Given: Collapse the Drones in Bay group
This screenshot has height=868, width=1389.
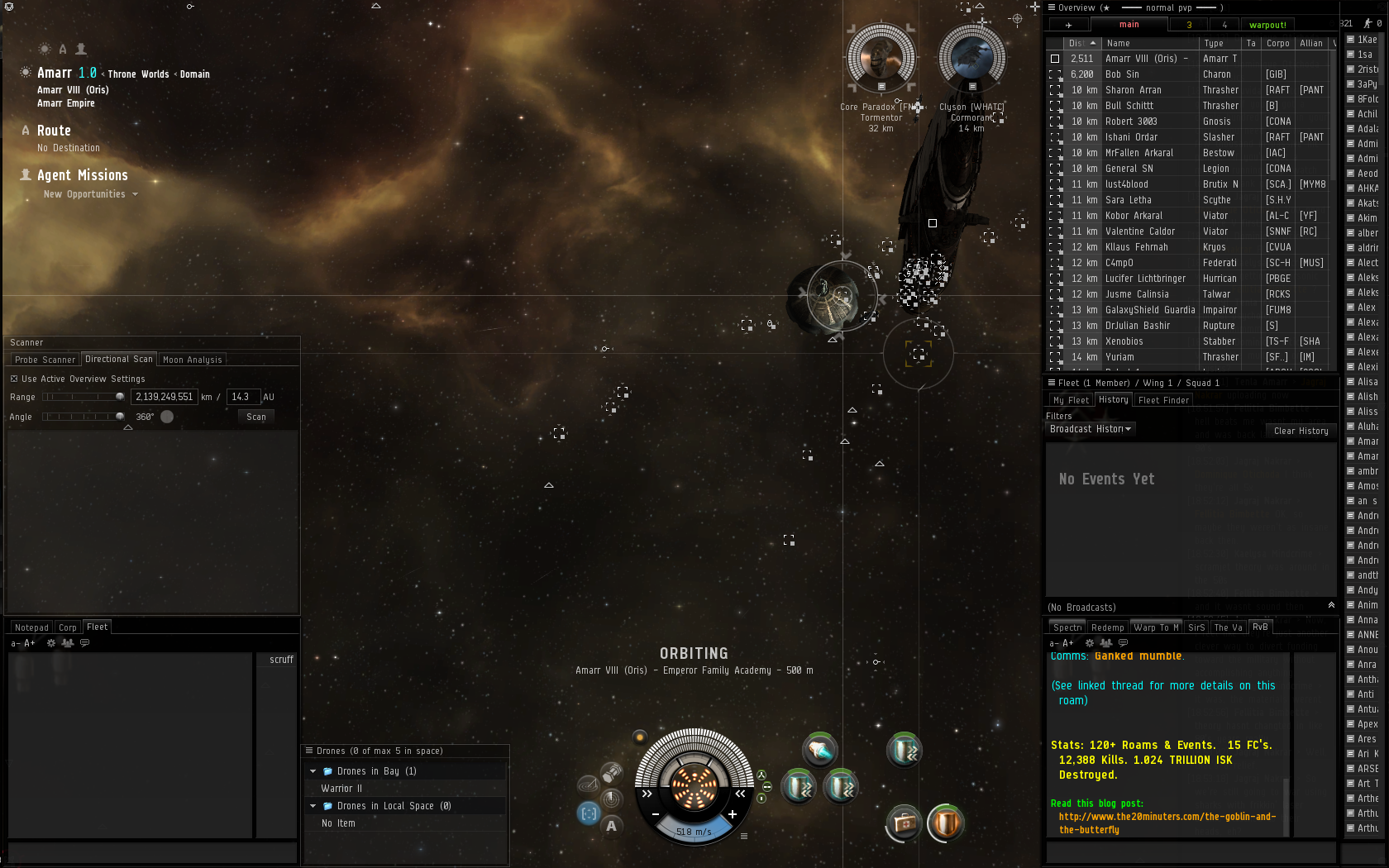Looking at the screenshot, I should point(313,771).
